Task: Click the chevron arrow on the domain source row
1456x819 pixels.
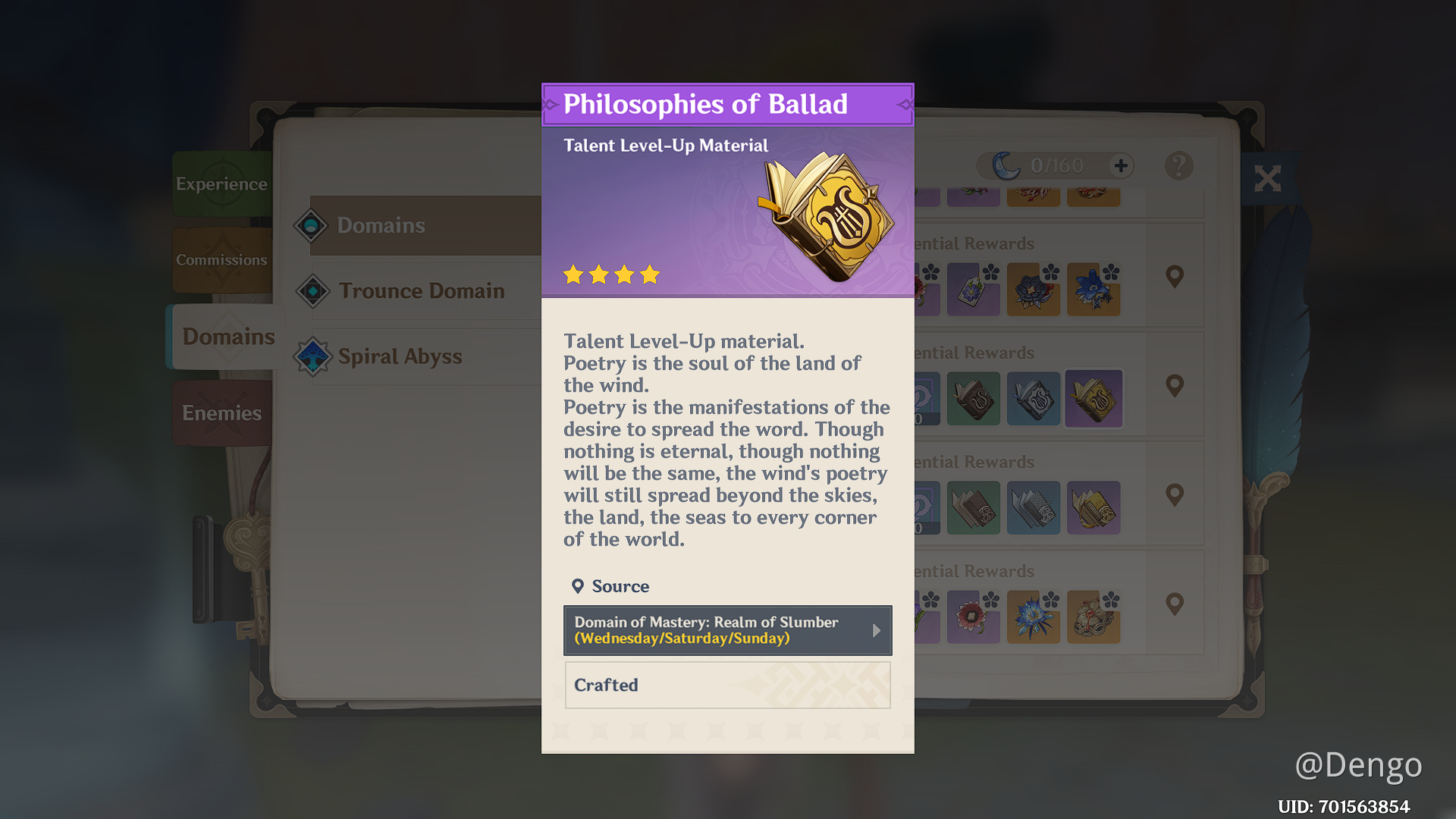Action: click(877, 630)
